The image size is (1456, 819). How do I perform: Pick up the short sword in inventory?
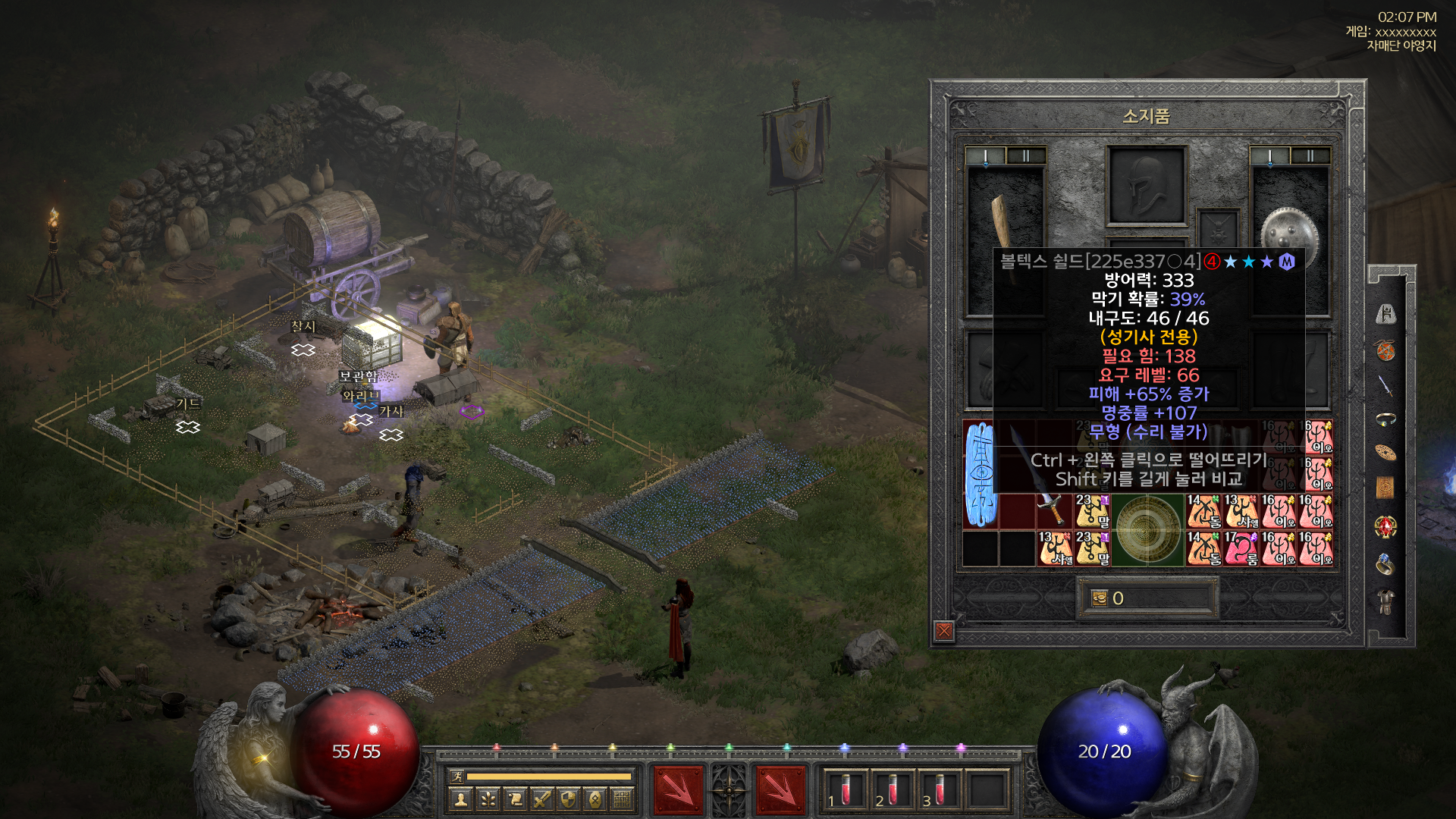pos(1052,509)
